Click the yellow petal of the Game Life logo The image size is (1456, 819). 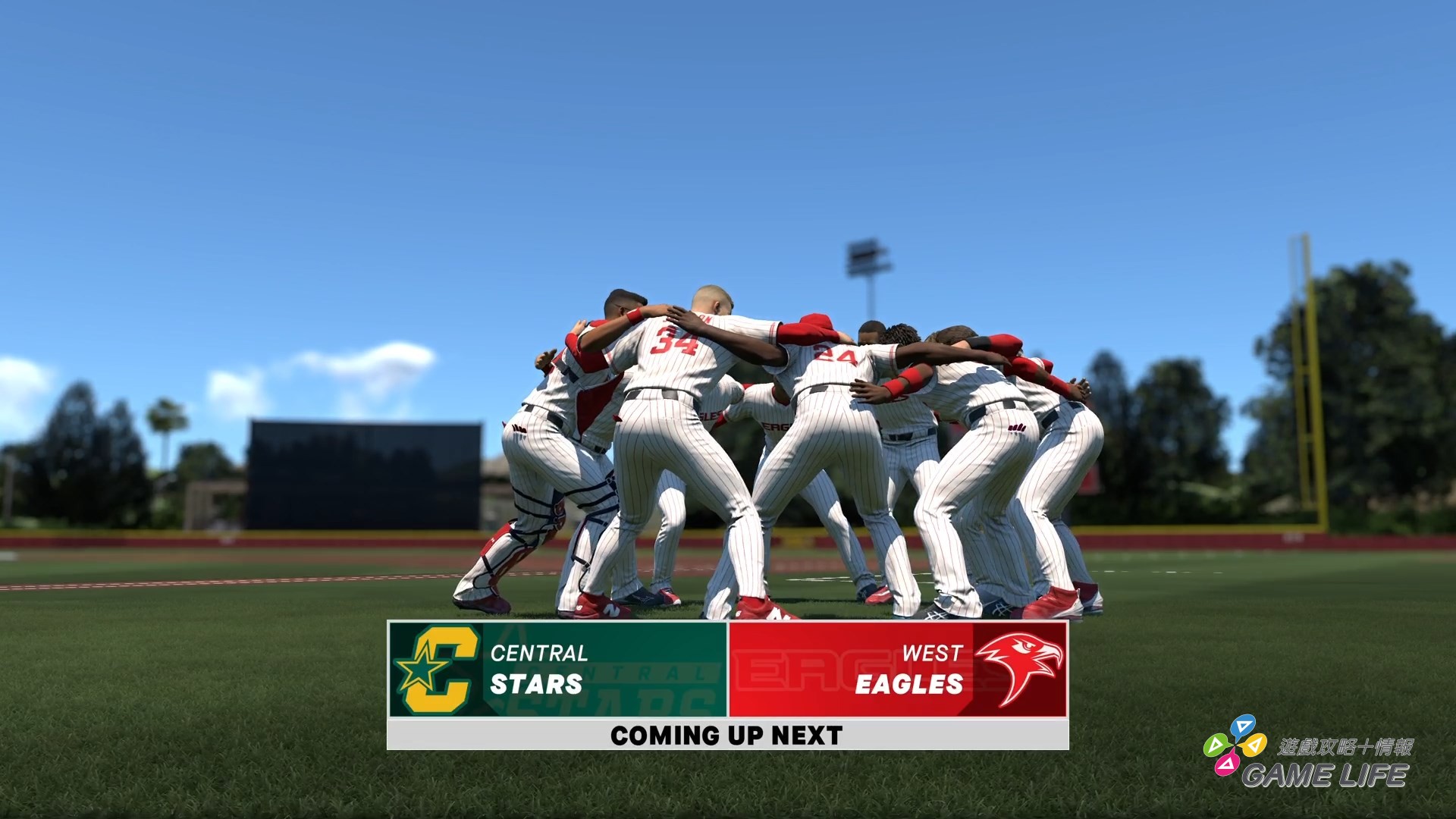(x=1254, y=745)
